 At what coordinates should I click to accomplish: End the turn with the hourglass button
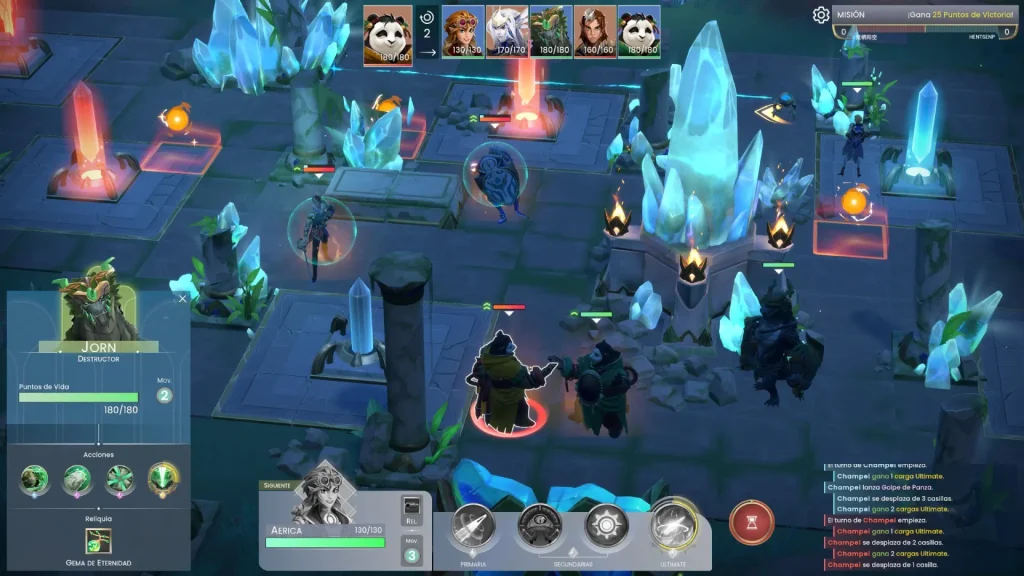pos(751,522)
